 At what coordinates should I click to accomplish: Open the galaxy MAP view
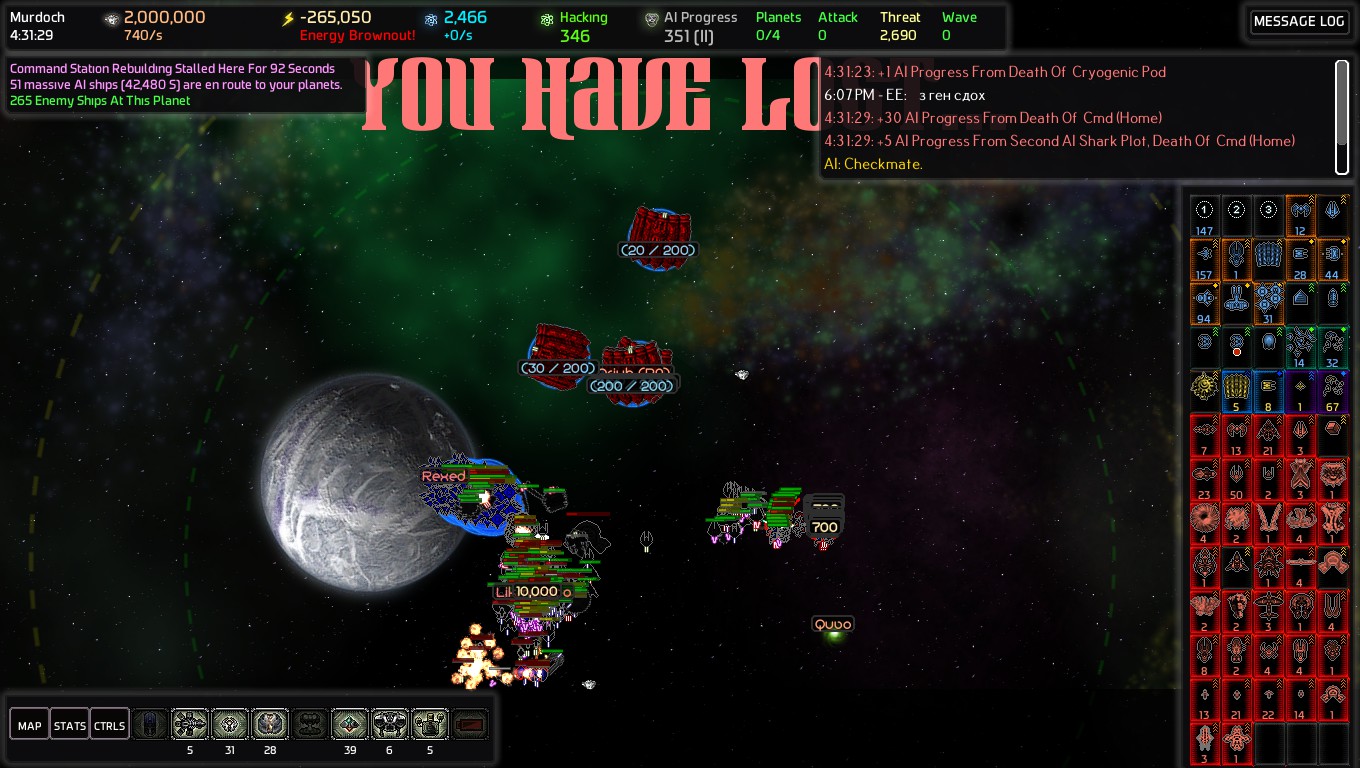coord(30,725)
